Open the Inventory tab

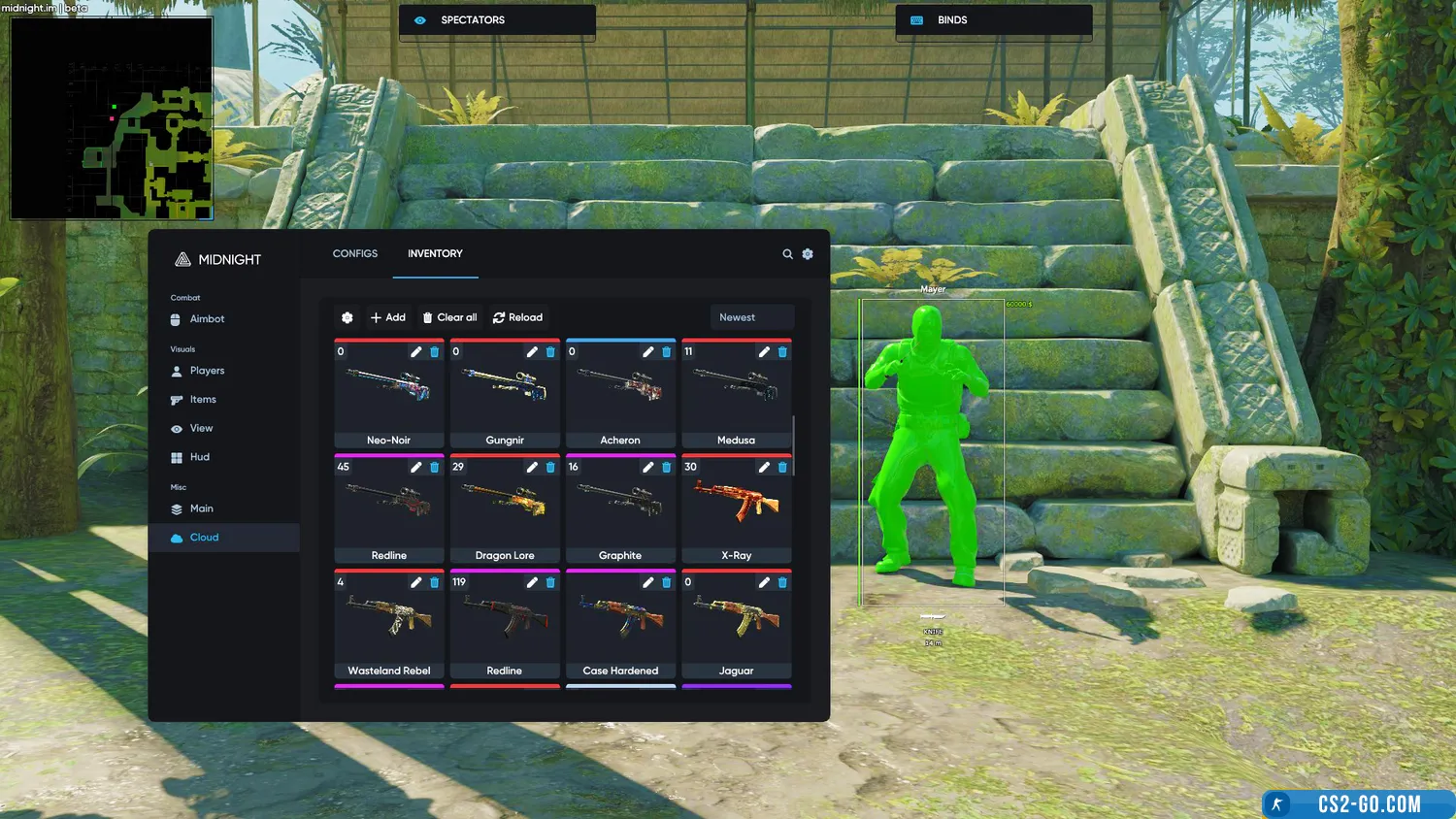point(435,254)
